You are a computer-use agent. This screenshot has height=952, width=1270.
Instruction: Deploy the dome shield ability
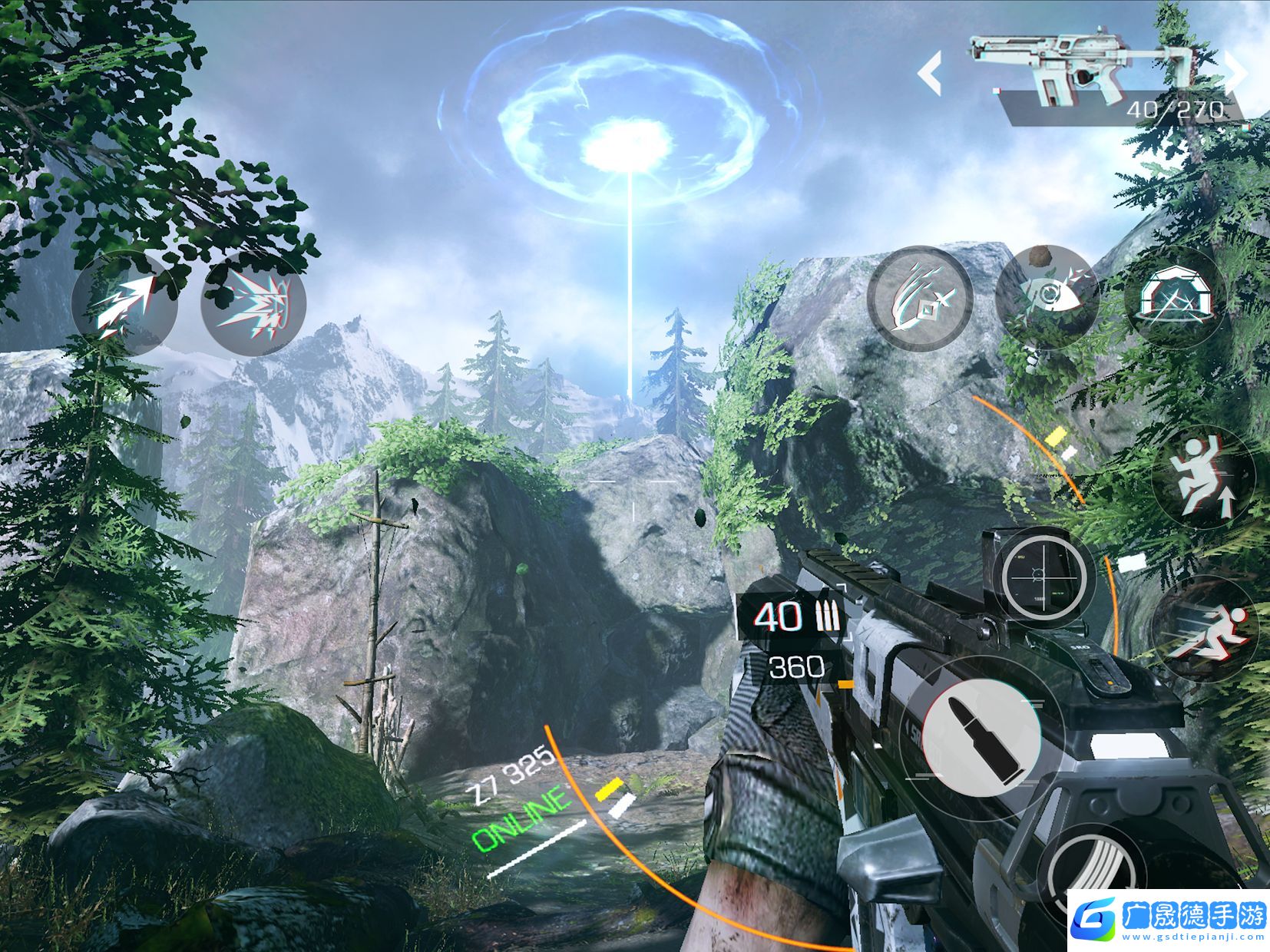(x=1175, y=298)
